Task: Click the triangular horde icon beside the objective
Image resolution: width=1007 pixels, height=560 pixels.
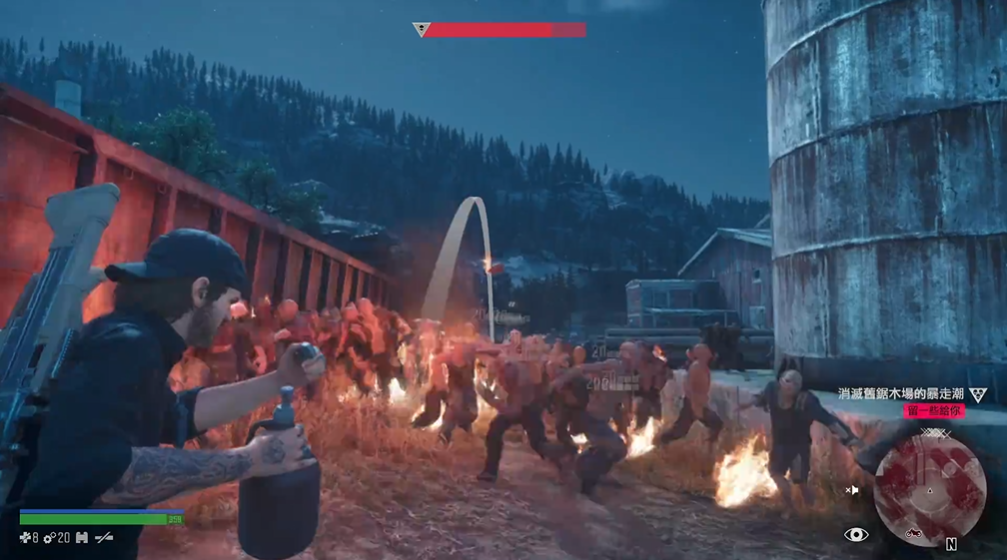Action: coord(978,395)
